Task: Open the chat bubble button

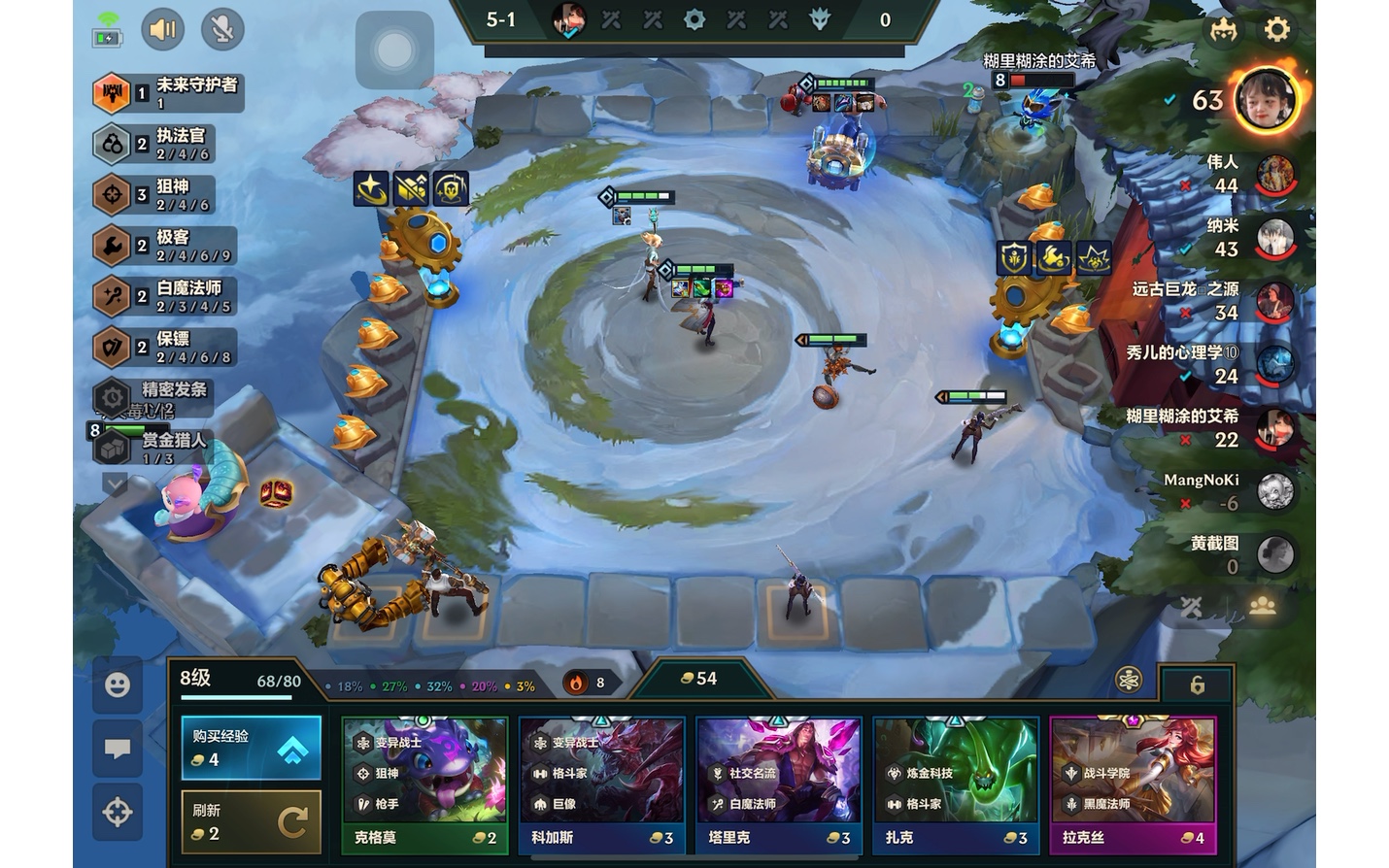Action: click(x=118, y=749)
